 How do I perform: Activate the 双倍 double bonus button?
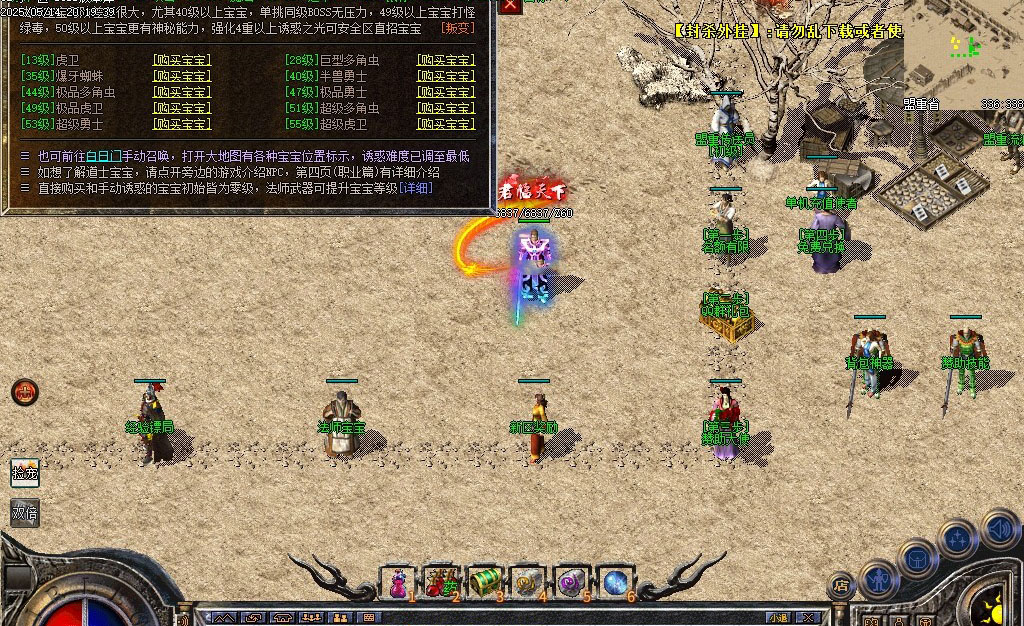pos(25,512)
